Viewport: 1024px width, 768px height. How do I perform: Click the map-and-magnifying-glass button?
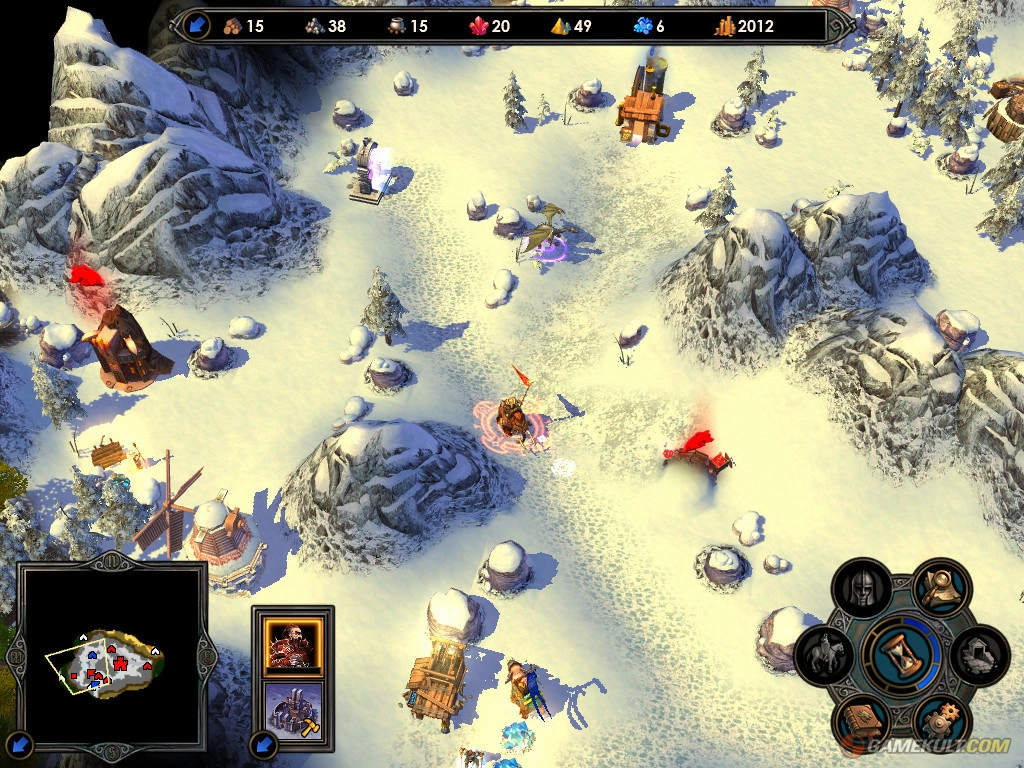[940, 589]
